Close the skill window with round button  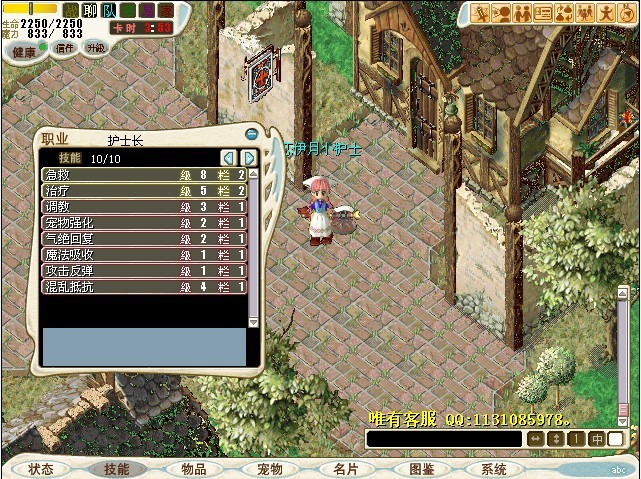[252, 134]
